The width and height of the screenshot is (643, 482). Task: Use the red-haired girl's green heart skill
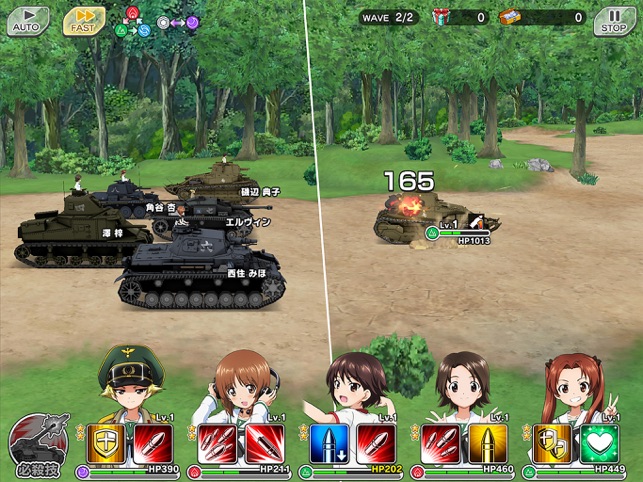coord(600,443)
